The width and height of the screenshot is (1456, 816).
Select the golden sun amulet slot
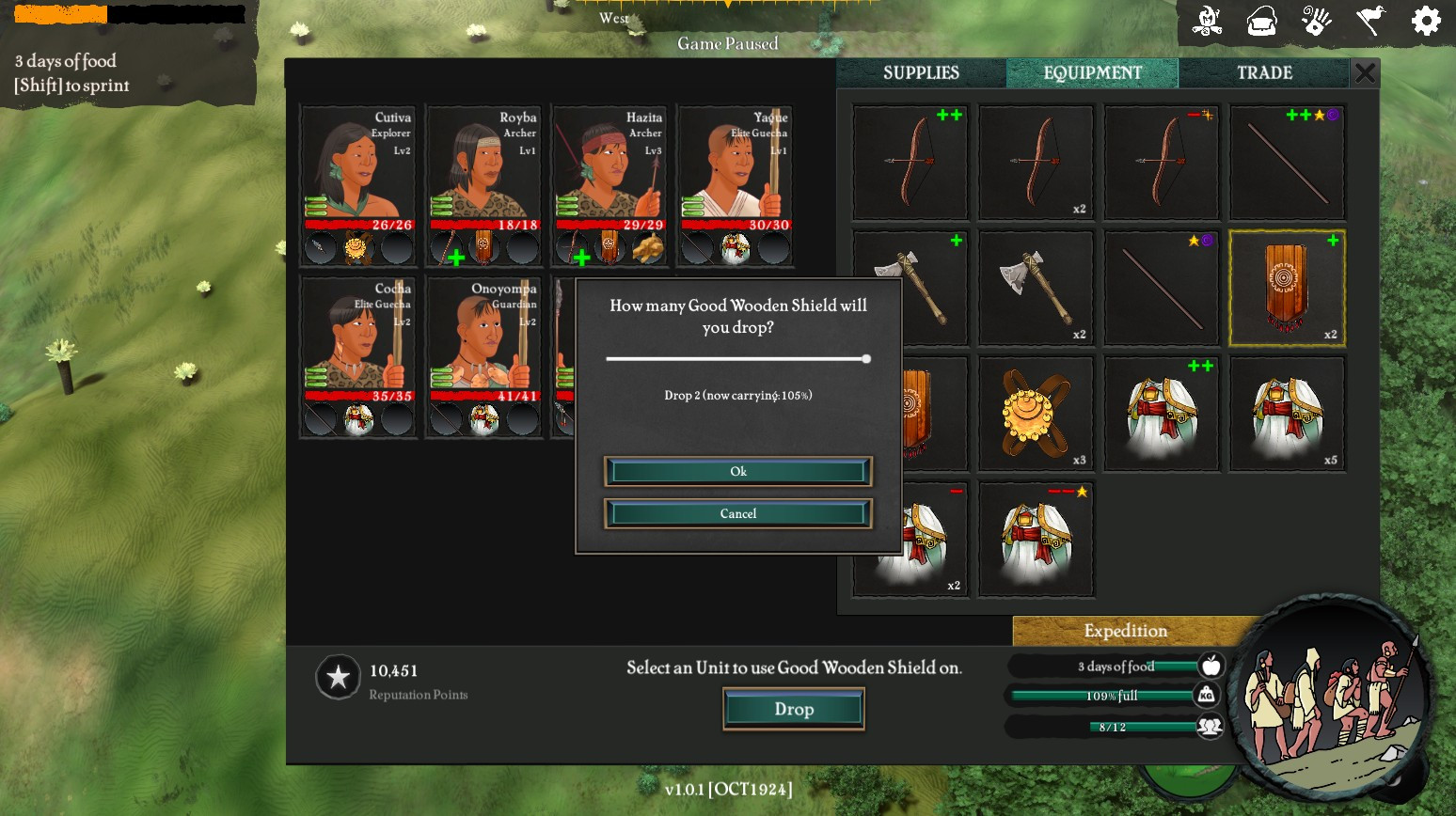coord(1036,414)
